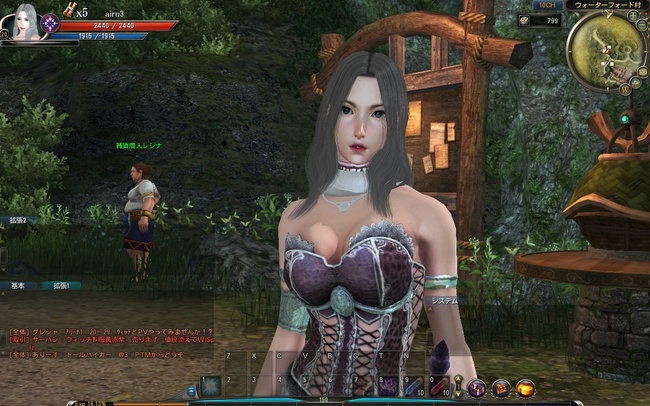This screenshot has width=650, height=406.
Task: Click the class emblem beside the portrait
Action: [x=49, y=22]
